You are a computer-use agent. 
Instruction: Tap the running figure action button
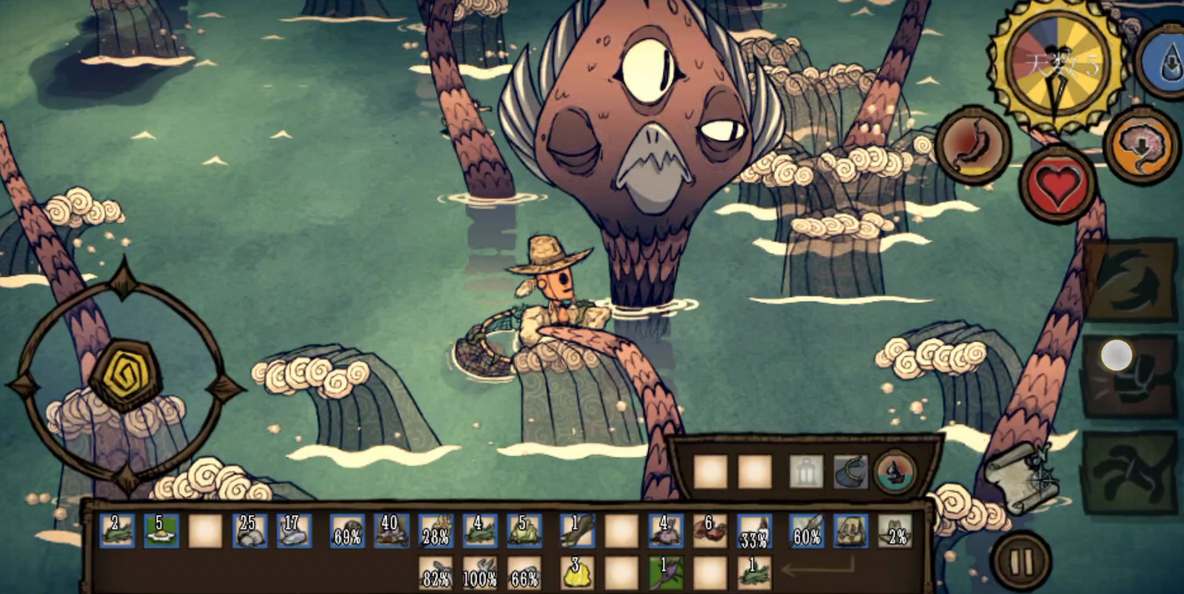pyautogui.click(x=1130, y=472)
